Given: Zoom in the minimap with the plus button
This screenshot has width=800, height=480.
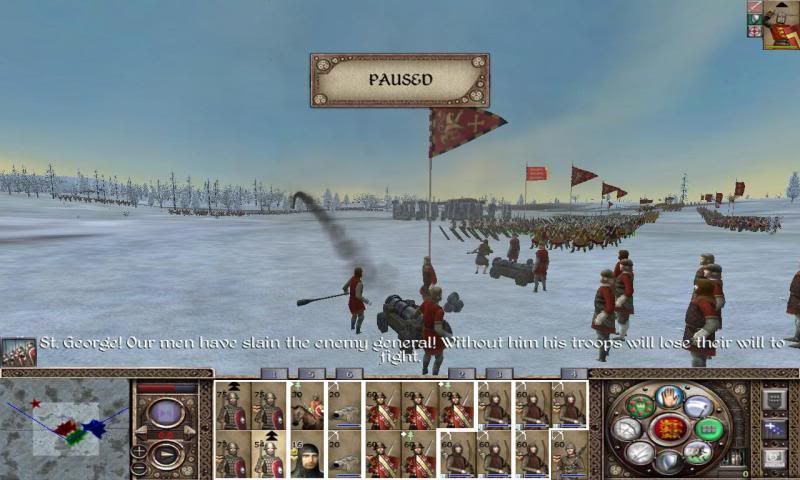Looking at the screenshot, I should click(139, 451).
